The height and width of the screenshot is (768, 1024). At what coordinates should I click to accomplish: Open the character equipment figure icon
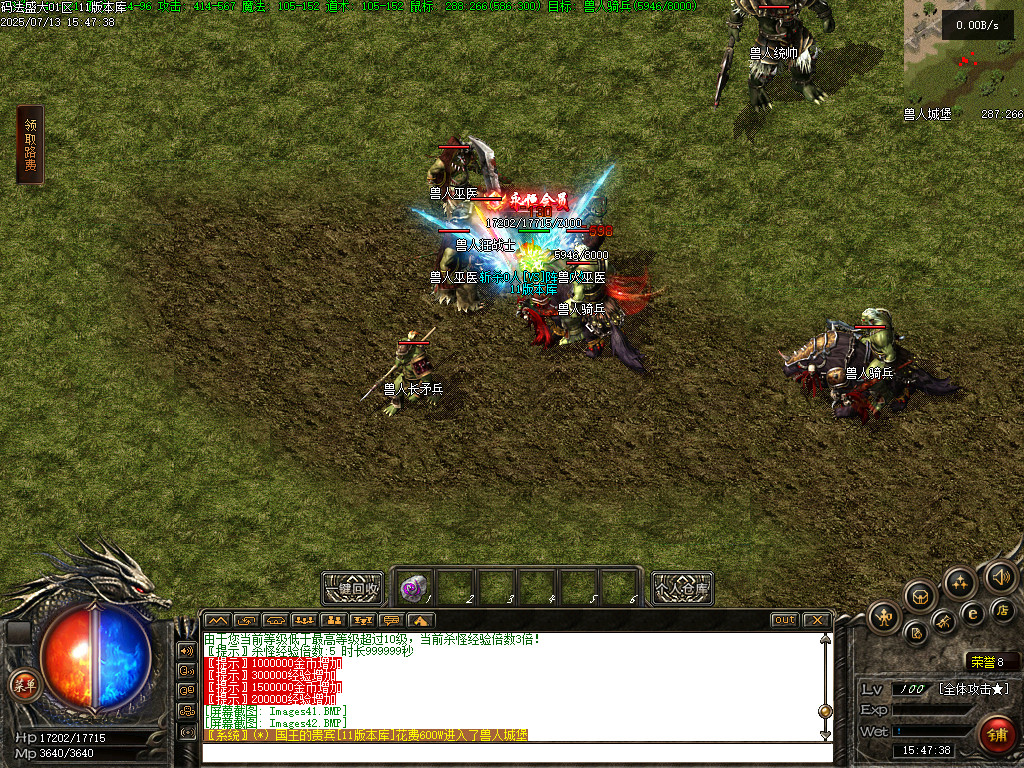pyautogui.click(x=884, y=617)
